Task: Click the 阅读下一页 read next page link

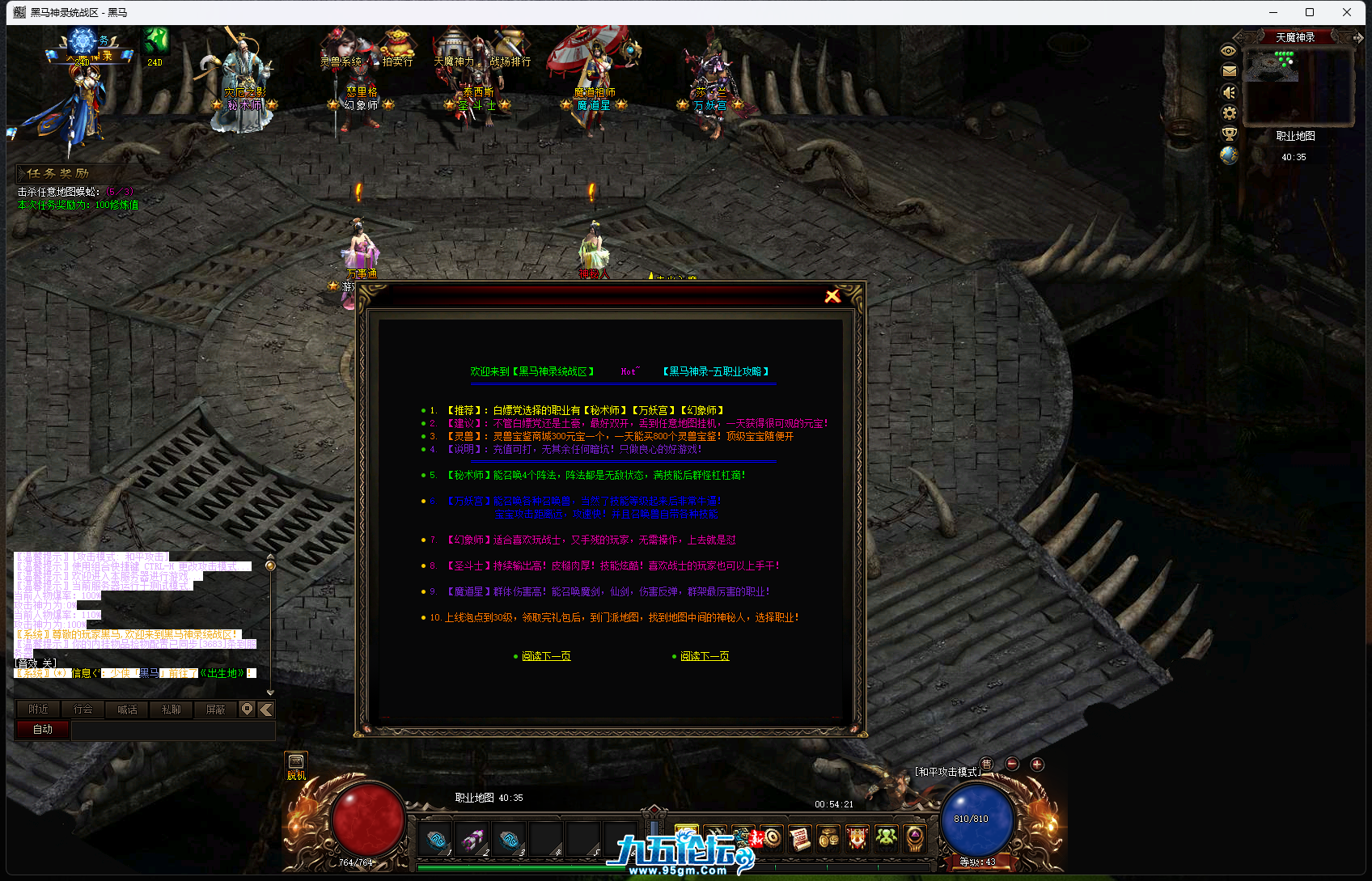Action: coord(545,656)
